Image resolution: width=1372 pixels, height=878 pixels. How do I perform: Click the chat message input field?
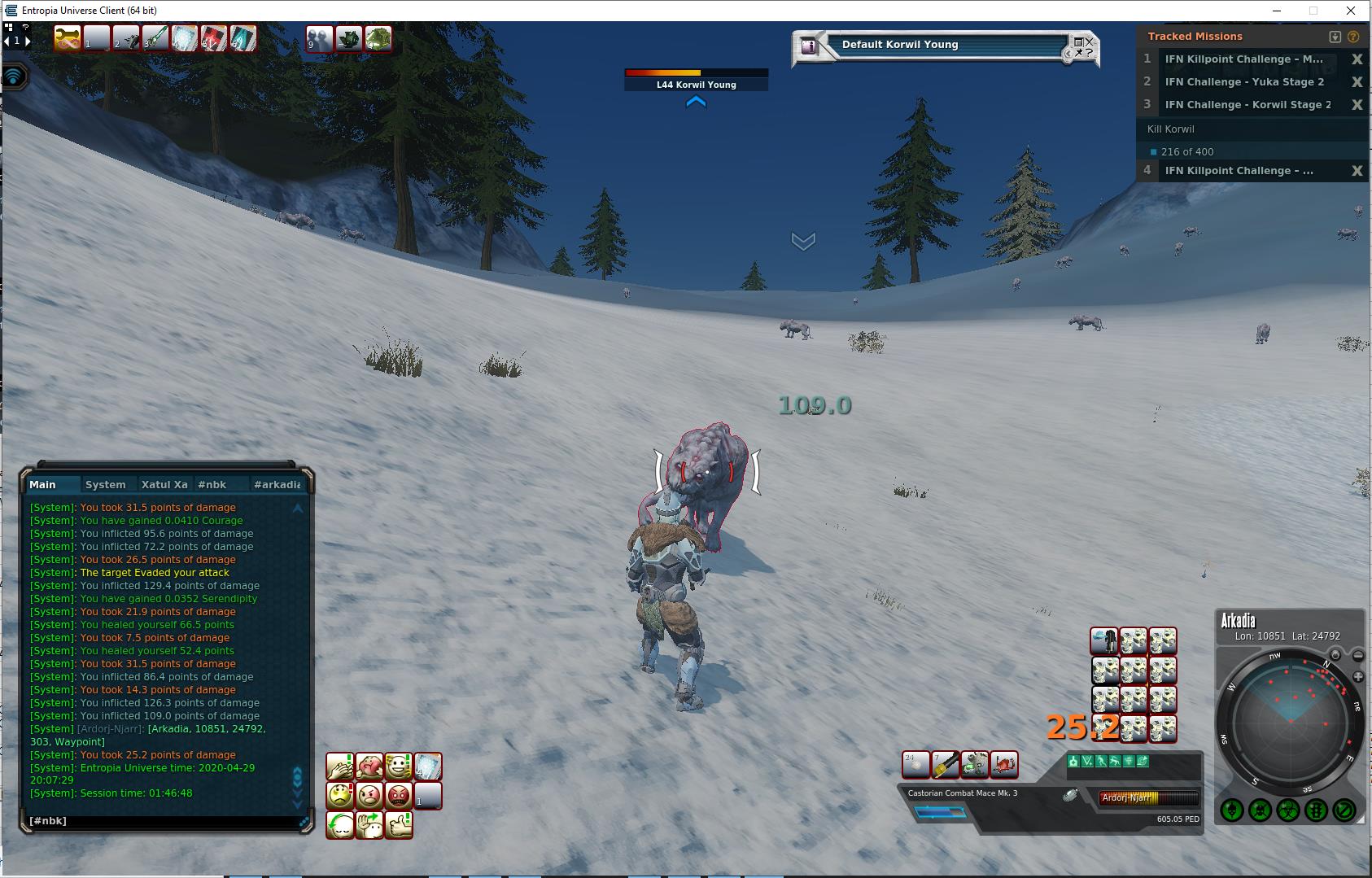[163, 821]
